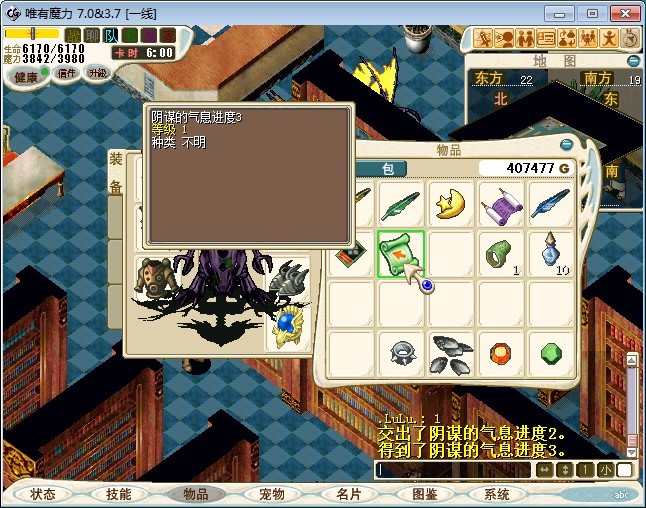Screen dimensions: 646x508
Task: Select the green ring item
Action: pos(502,254)
